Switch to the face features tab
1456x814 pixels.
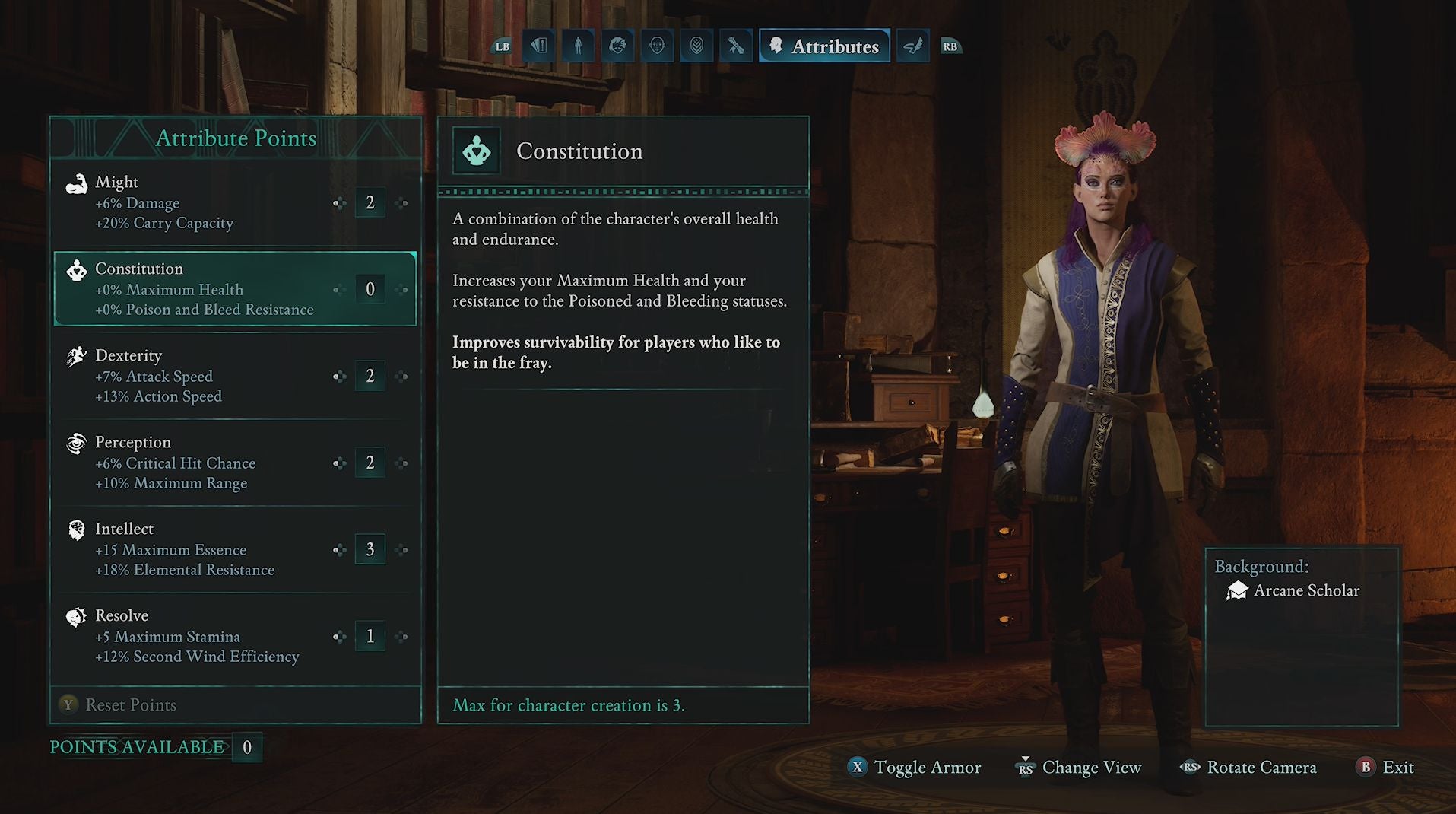click(x=657, y=46)
